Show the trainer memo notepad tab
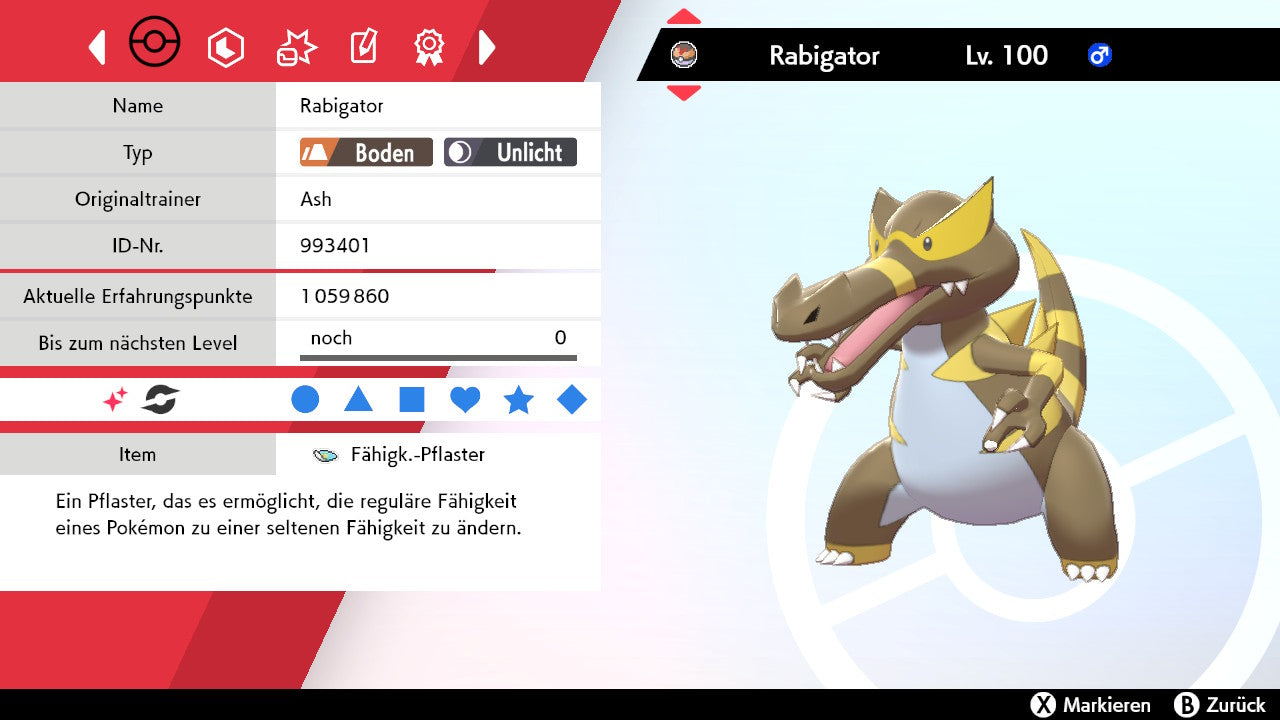This screenshot has width=1280, height=720. click(363, 47)
